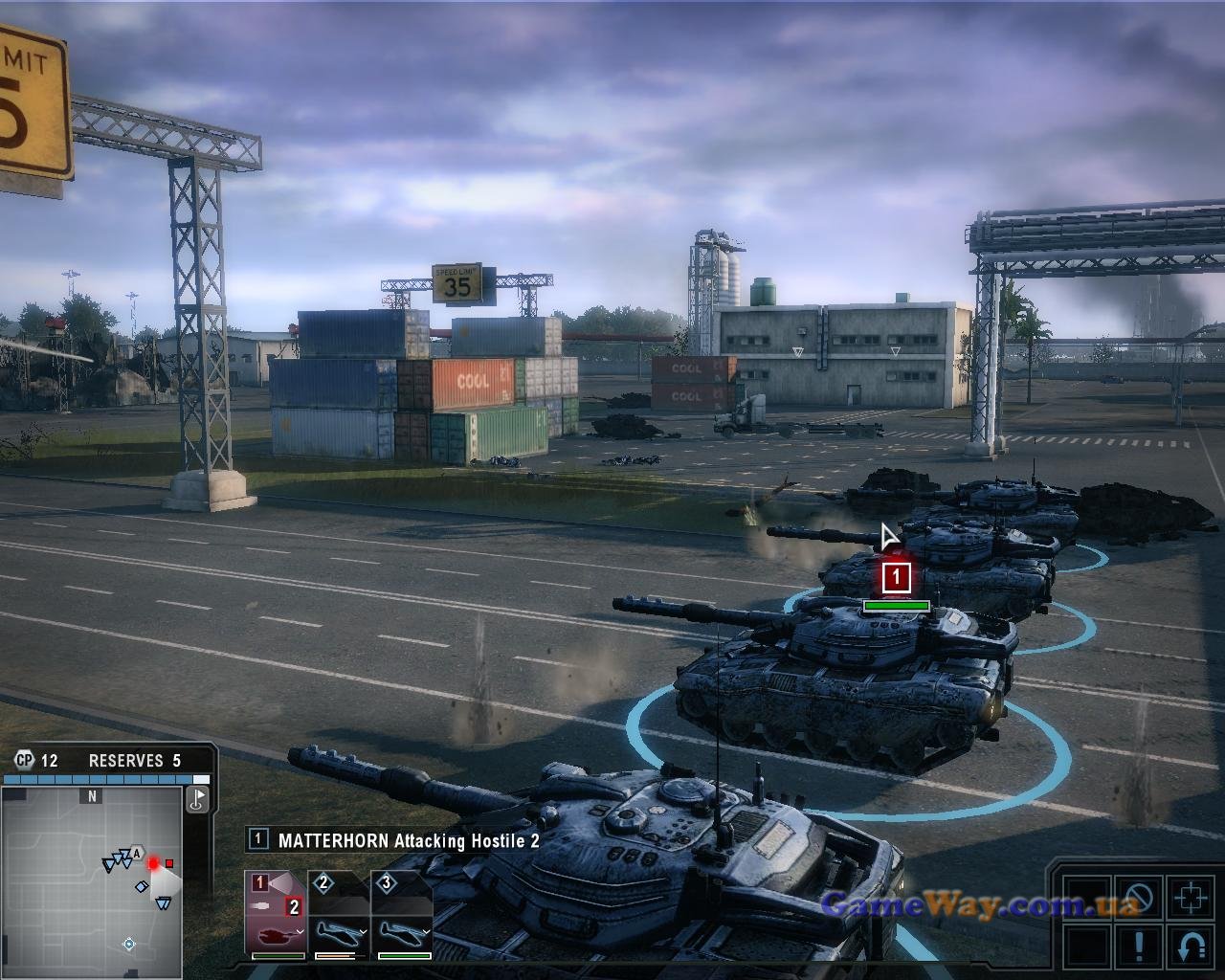The height and width of the screenshot is (980, 1225).
Task: Select unit group 1 tank card
Action: point(276,914)
